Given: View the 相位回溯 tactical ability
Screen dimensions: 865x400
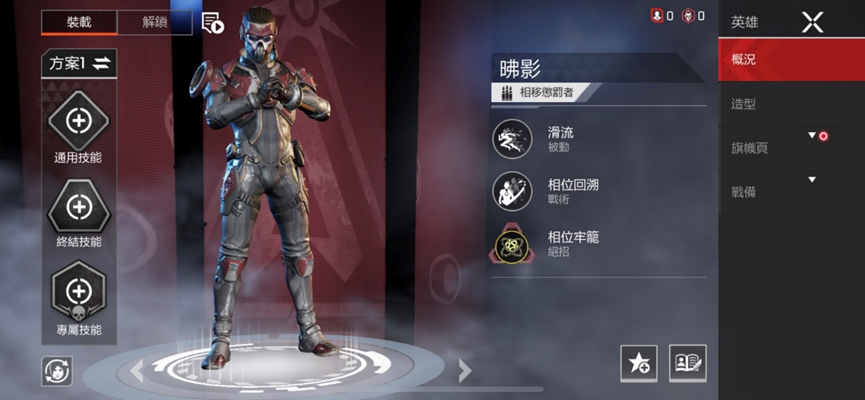Looking at the screenshot, I should pos(512,191).
